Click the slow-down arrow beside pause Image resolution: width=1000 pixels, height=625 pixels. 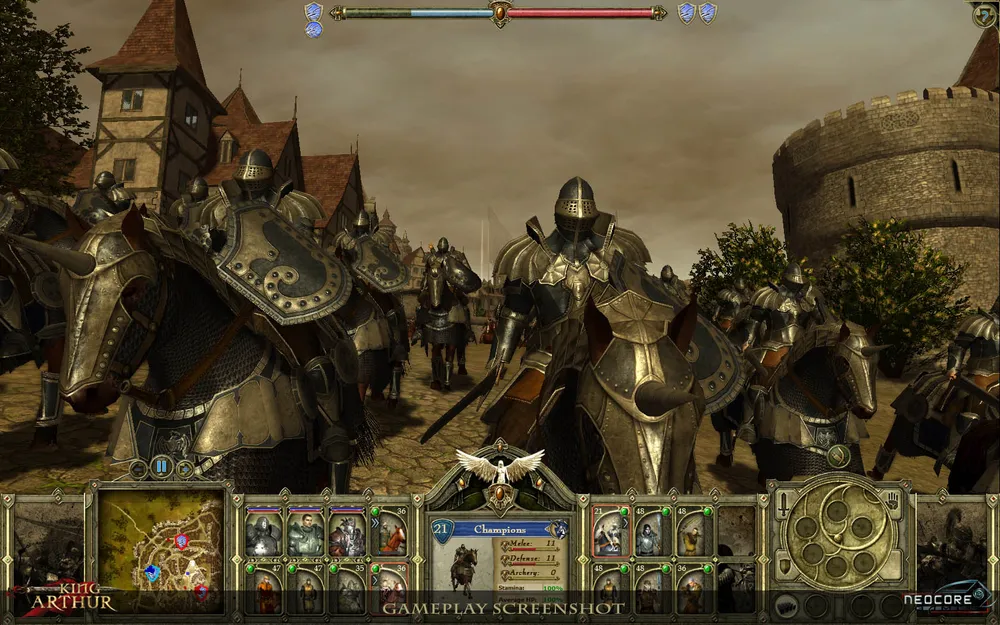pyautogui.click(x=139, y=467)
